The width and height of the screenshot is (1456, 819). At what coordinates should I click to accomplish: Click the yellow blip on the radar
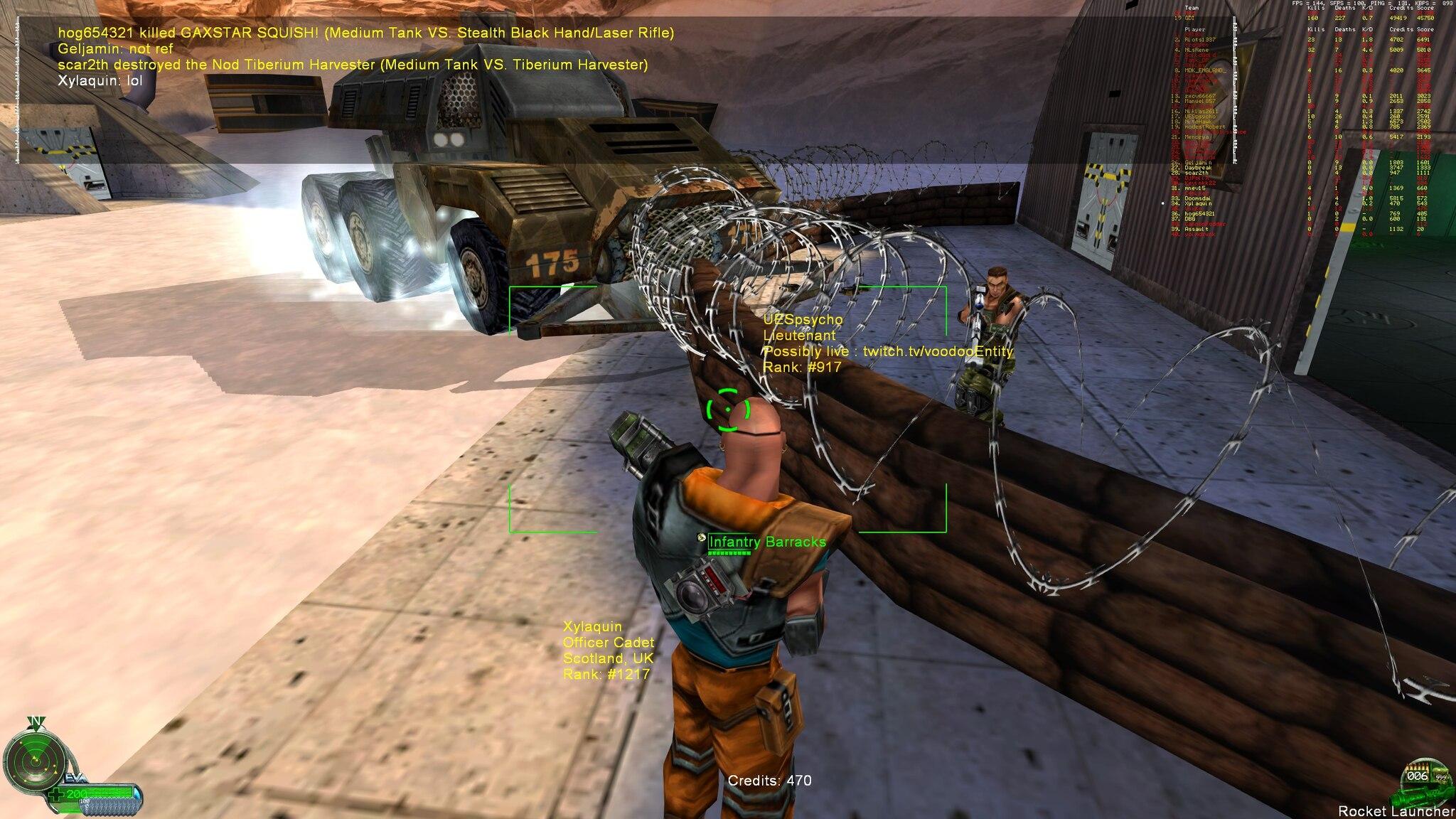(36, 760)
